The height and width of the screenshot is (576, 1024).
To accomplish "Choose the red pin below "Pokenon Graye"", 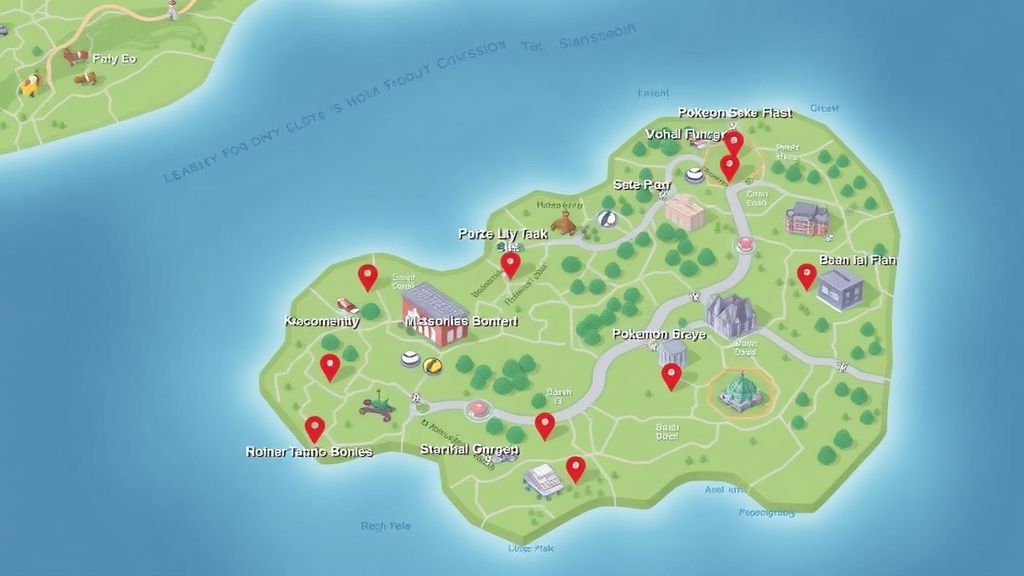I will click(x=671, y=375).
